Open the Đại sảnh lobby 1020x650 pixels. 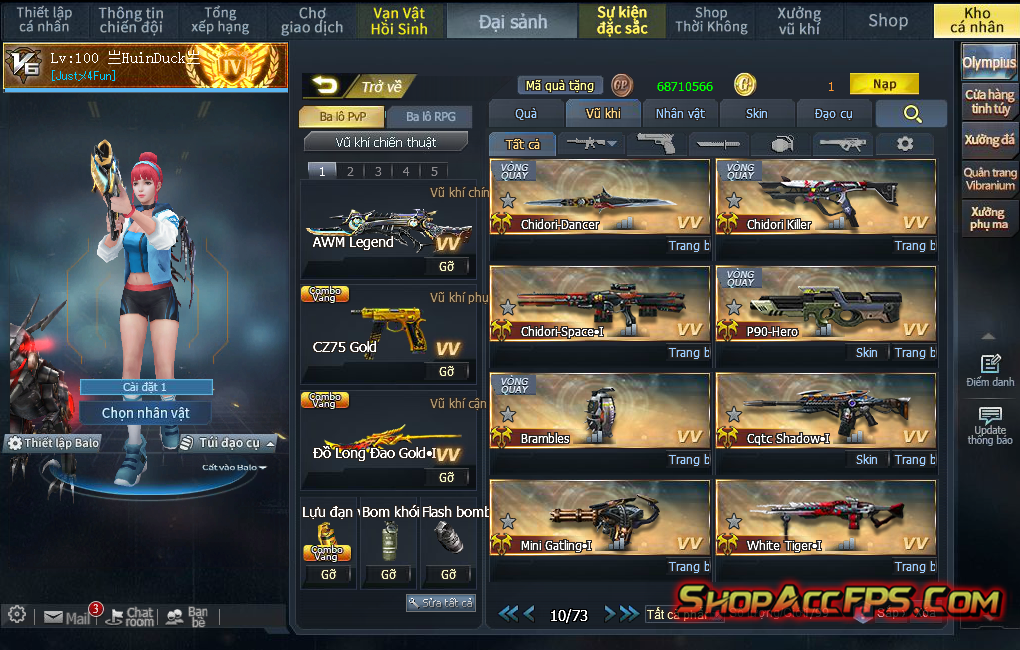[x=512, y=21]
